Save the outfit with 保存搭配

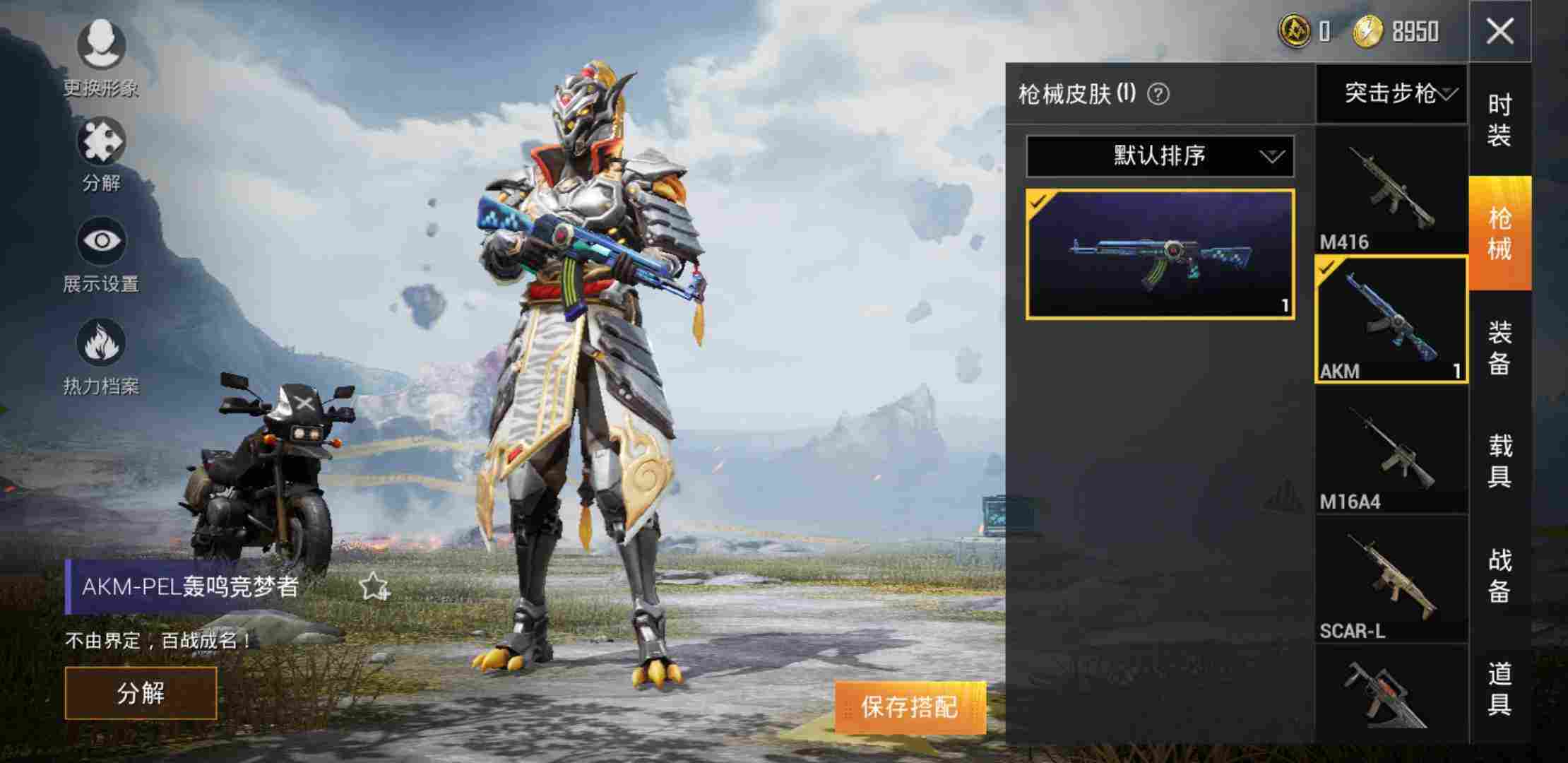tap(910, 706)
